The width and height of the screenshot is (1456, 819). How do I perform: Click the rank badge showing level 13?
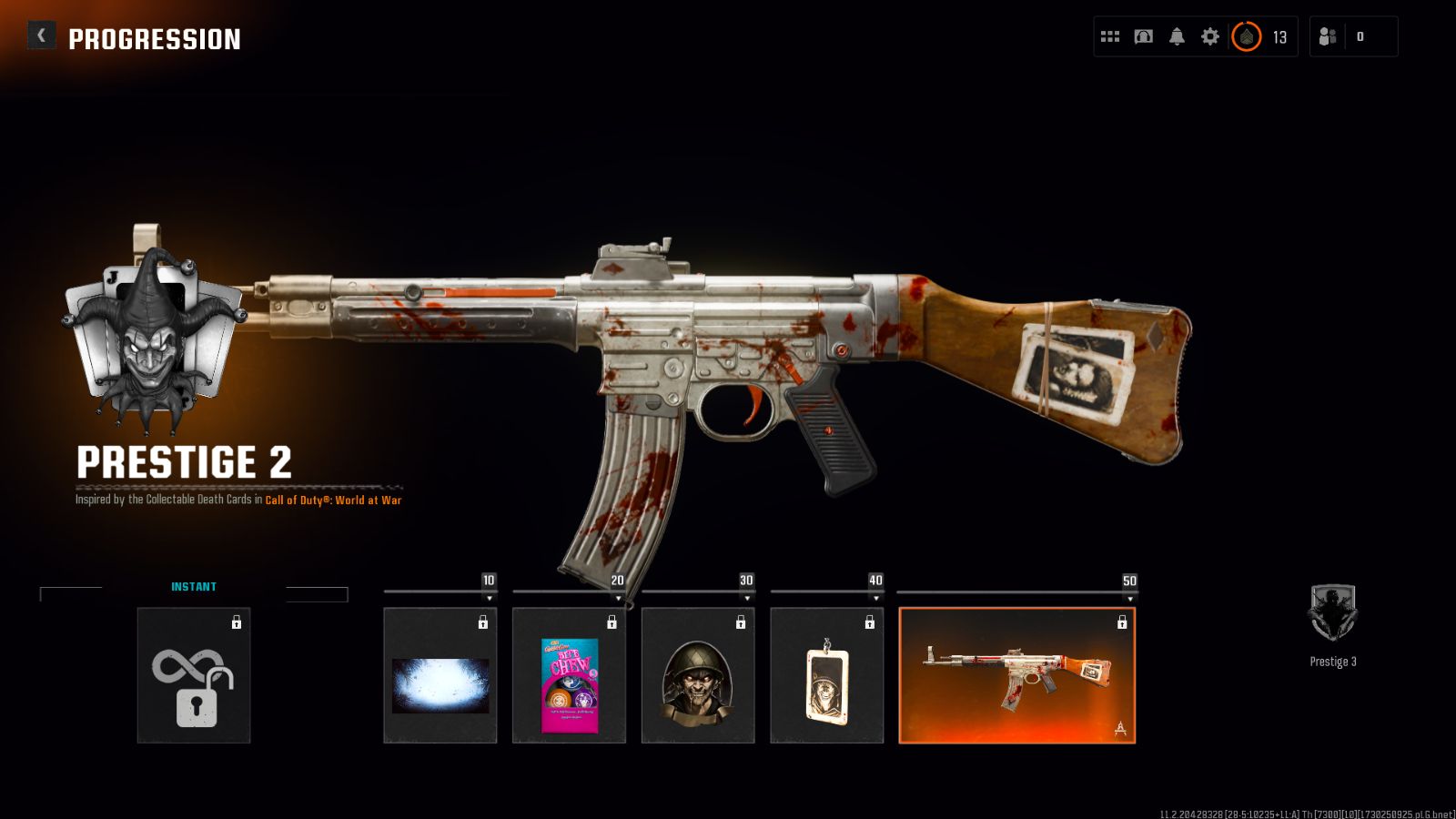[x=1249, y=36]
